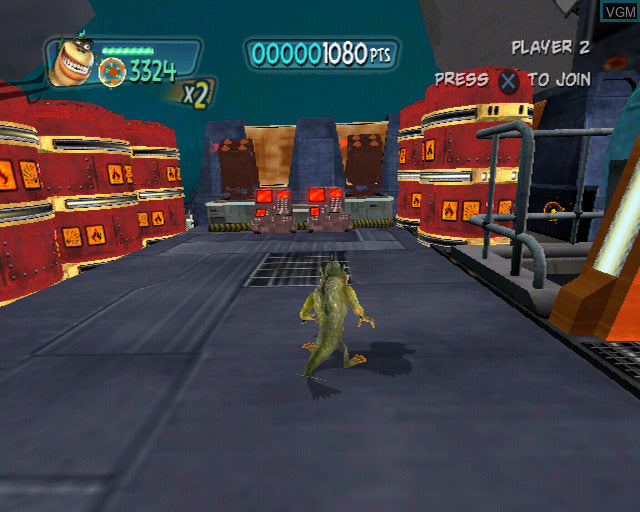This screenshot has height=512, width=640.
Task: Select the orange collectible token icon
Action: 113,70
